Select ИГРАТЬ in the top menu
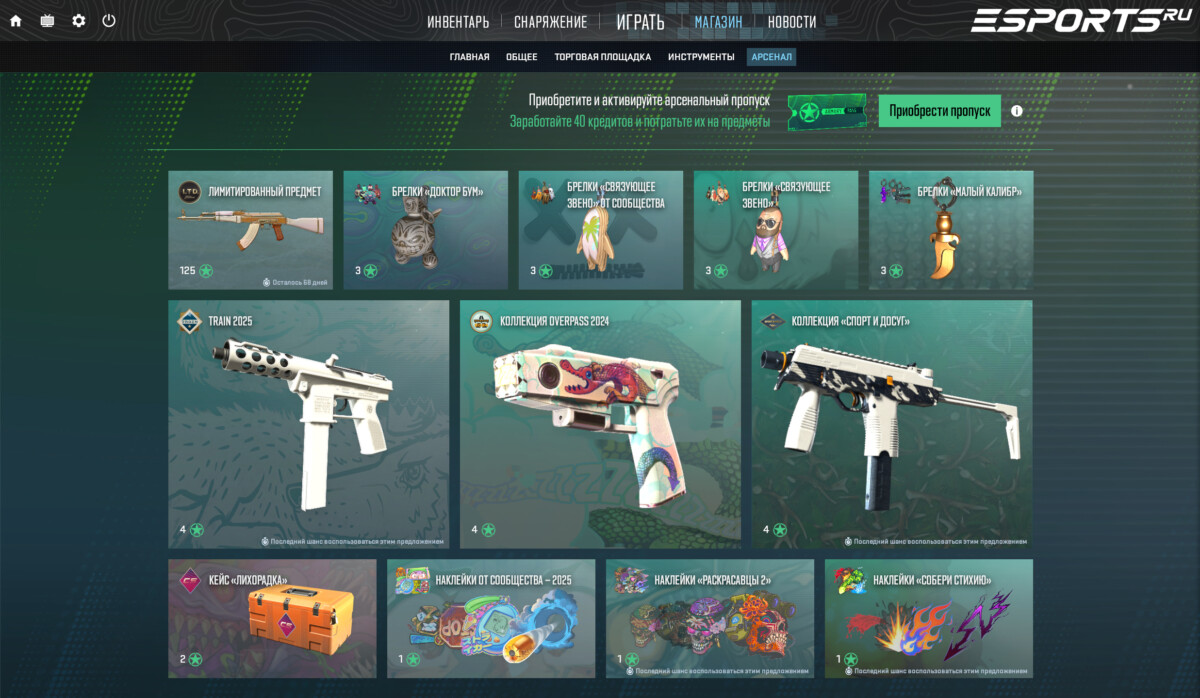 (640, 22)
